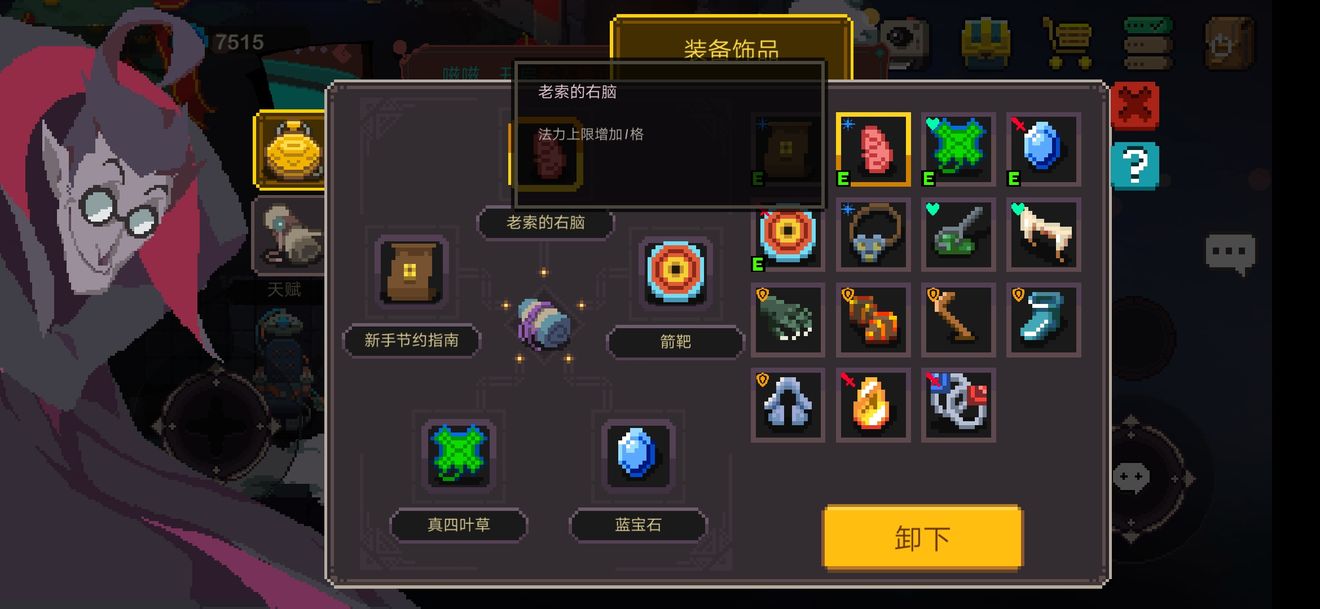
Task: Select equipped 新手节约指南 book slot
Action: 410,271
